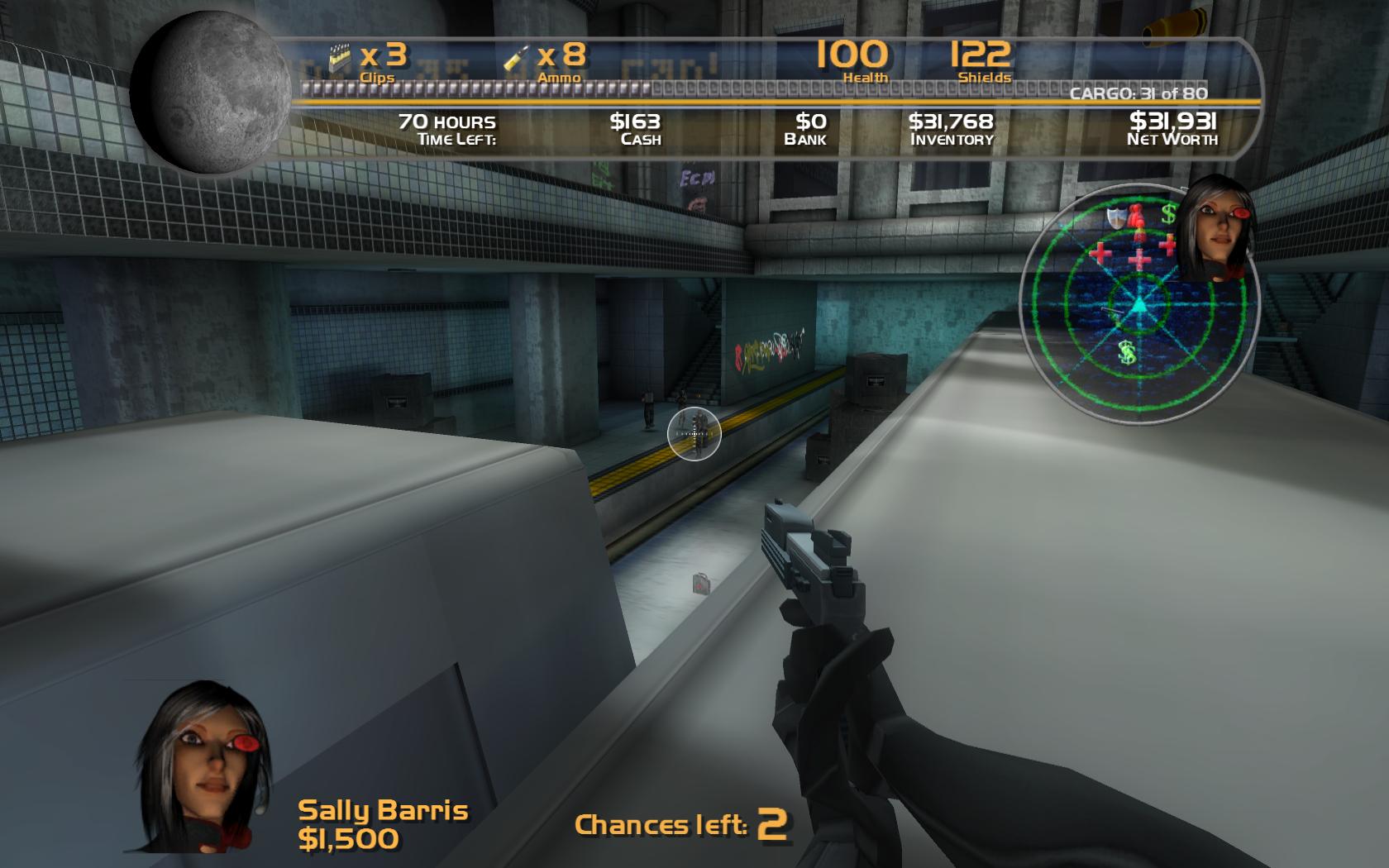Click the Shields value reading 122
Screen dimensions: 1389x868
point(981,55)
